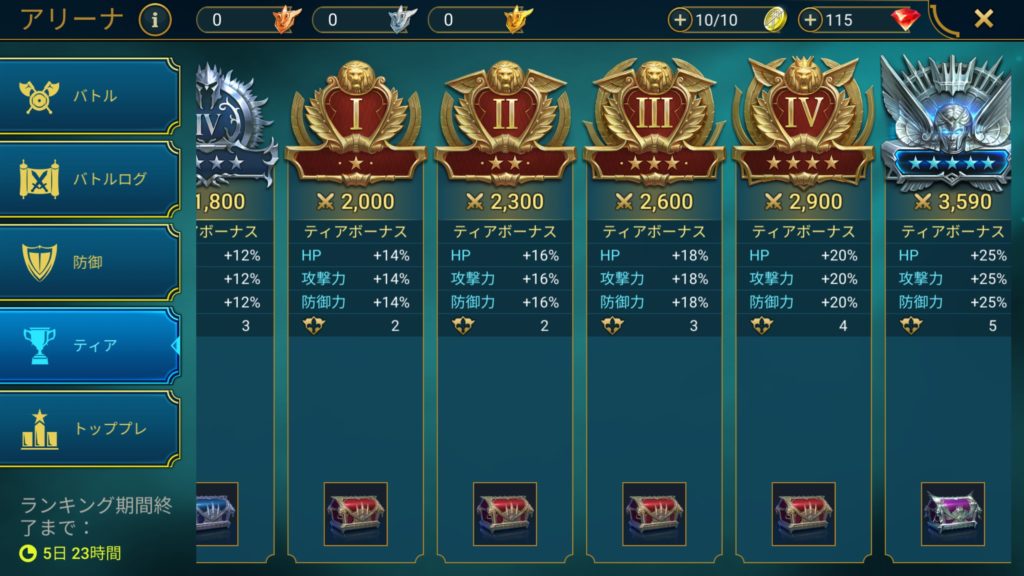This screenshot has height=576, width=1024.
Task: Show the トッププレ rankings tab
Action: pos(90,428)
